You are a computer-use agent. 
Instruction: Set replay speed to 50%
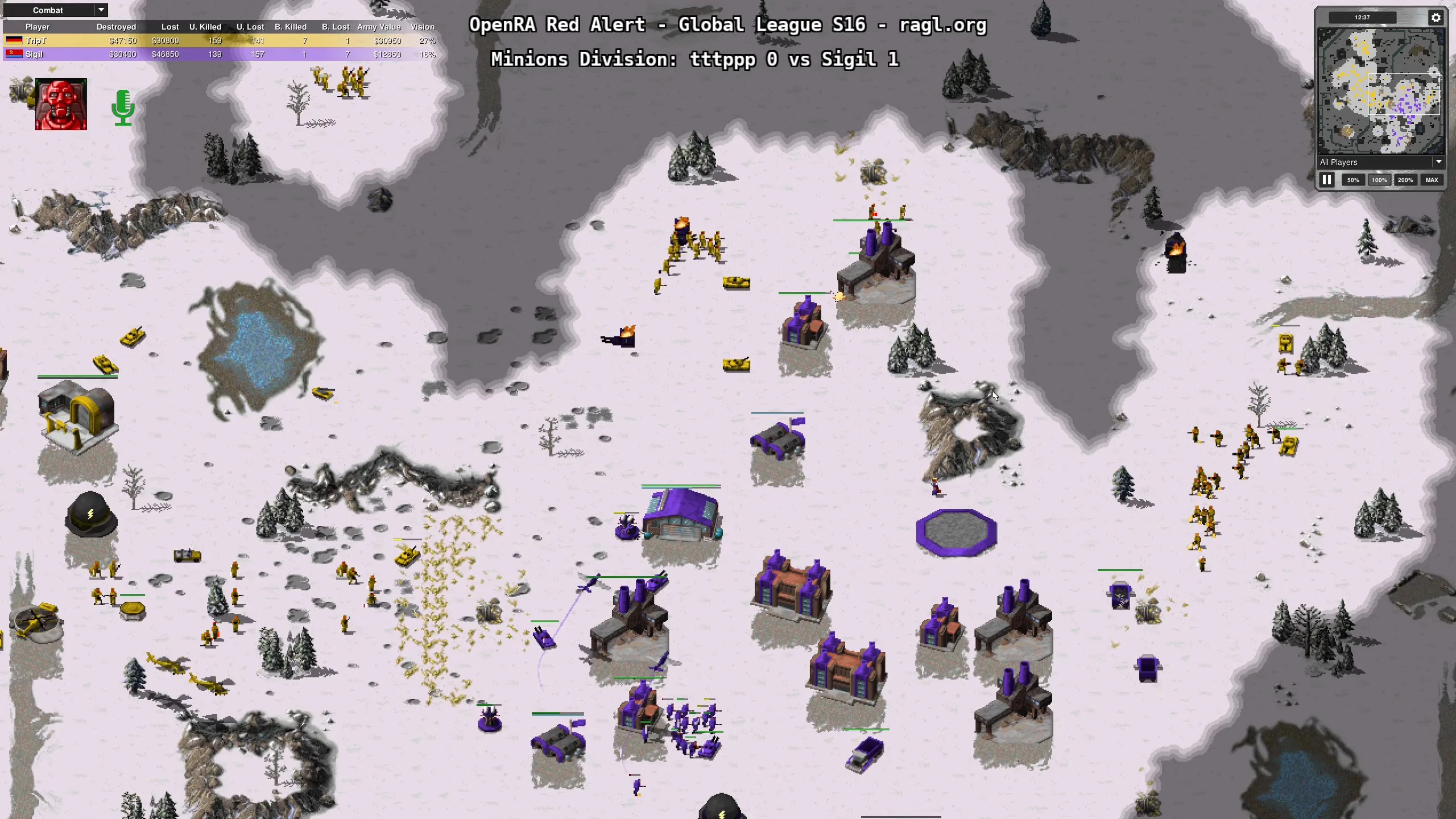(x=1353, y=180)
